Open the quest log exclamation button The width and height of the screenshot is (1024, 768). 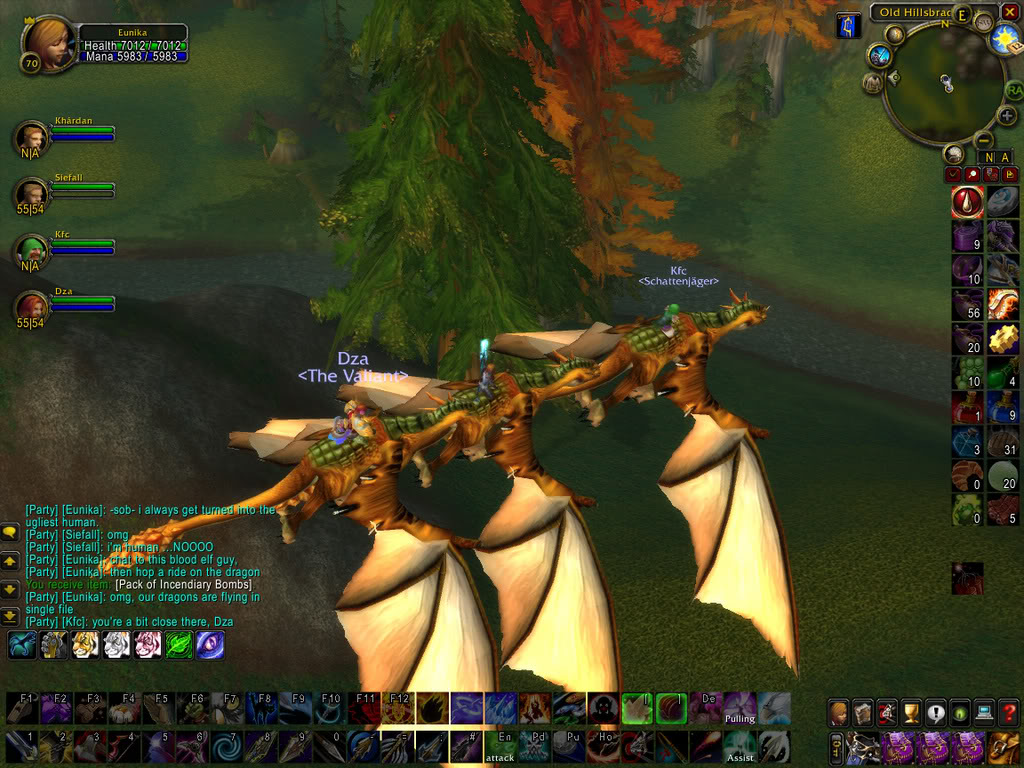pyautogui.click(x=936, y=713)
